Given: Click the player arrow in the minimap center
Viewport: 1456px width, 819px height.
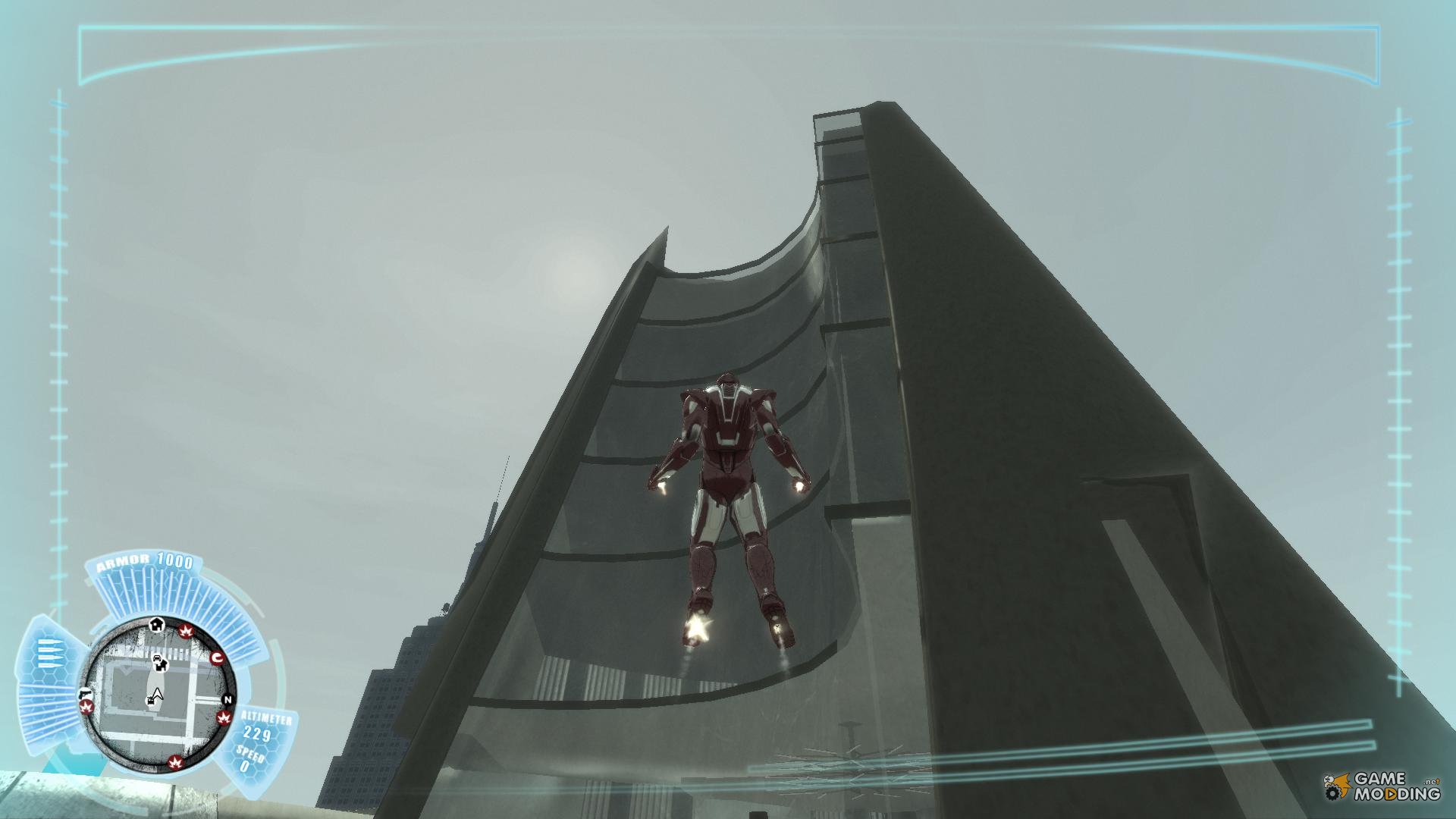Looking at the screenshot, I should pos(158,693).
